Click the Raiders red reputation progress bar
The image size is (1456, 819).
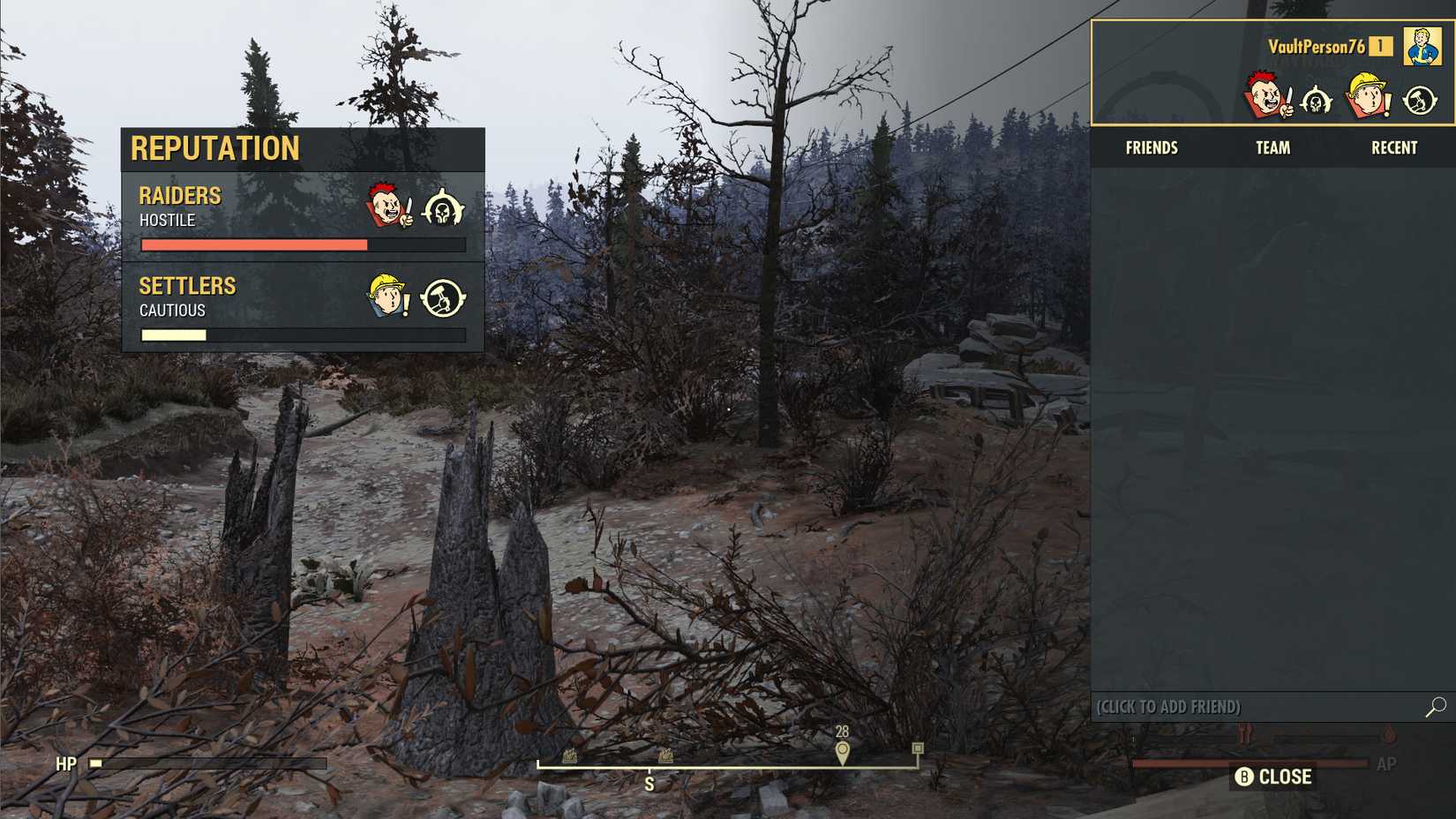coord(256,244)
